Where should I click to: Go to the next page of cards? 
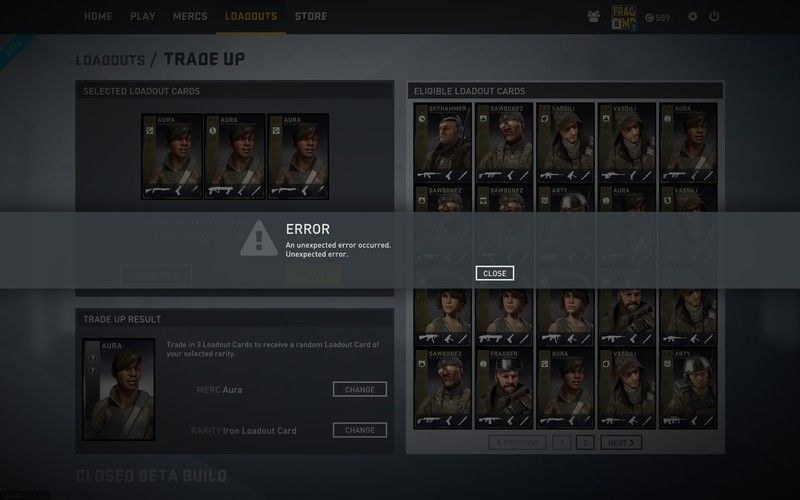(621, 442)
